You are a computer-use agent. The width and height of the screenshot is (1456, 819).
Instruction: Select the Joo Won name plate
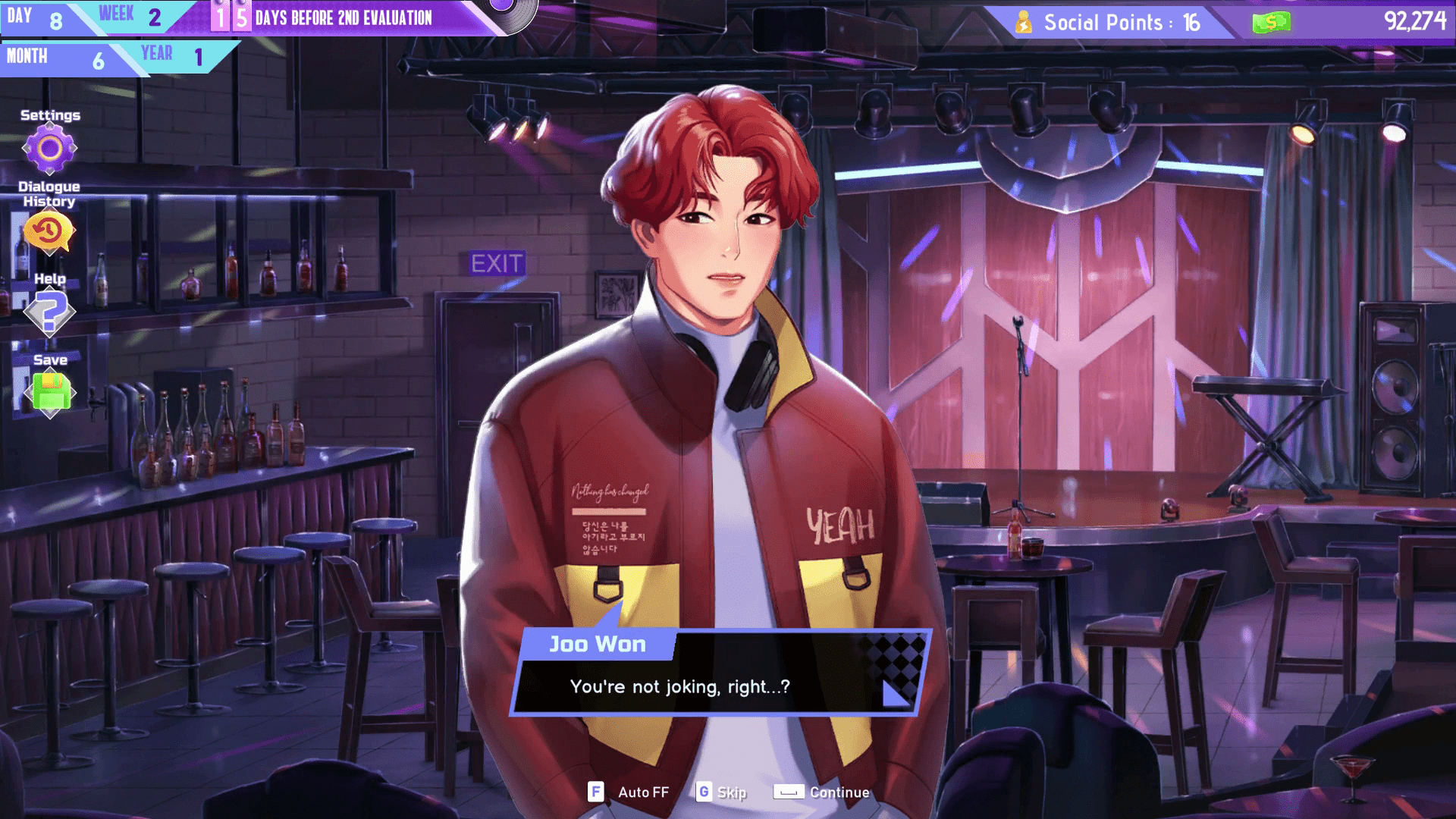point(598,645)
